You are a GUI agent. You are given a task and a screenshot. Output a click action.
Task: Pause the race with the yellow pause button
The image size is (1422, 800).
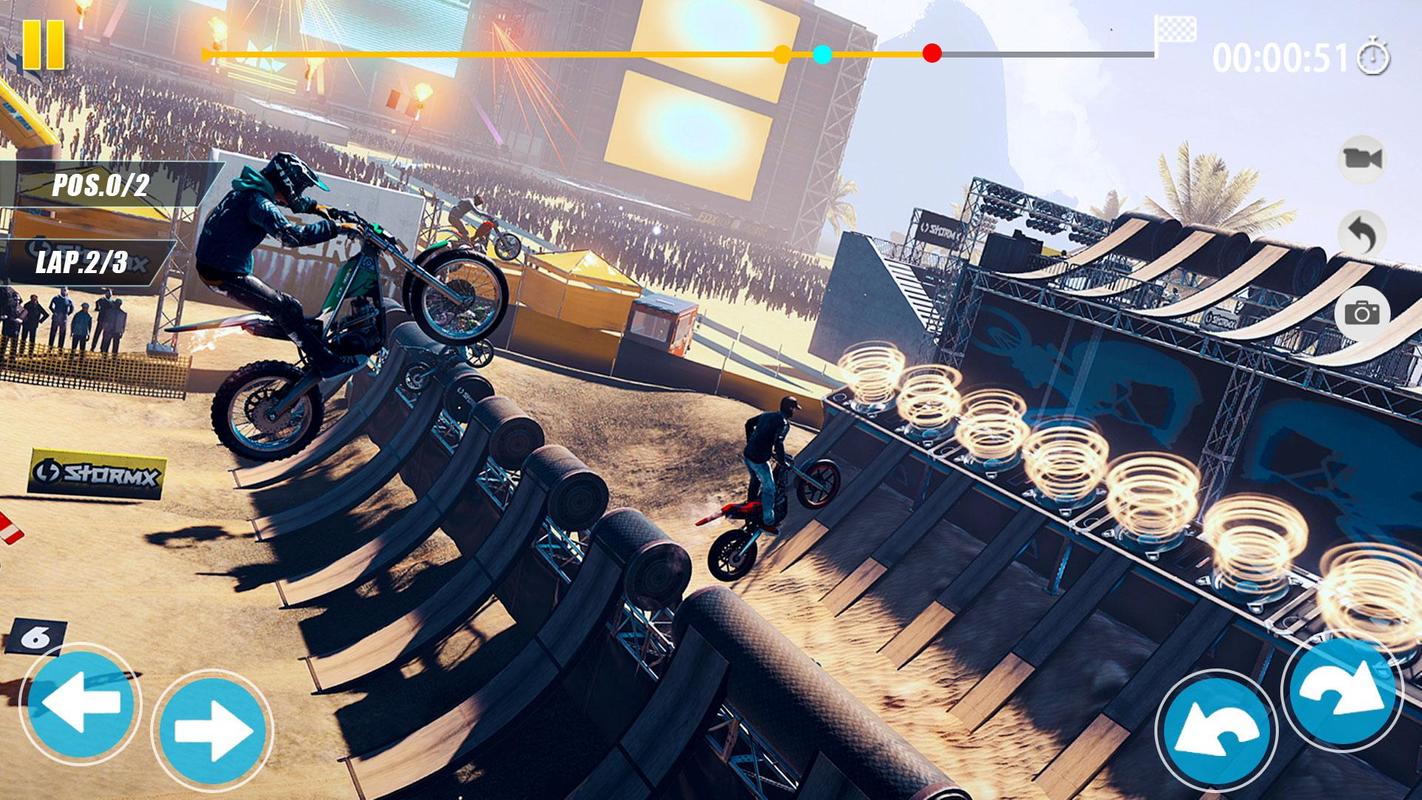[43, 45]
